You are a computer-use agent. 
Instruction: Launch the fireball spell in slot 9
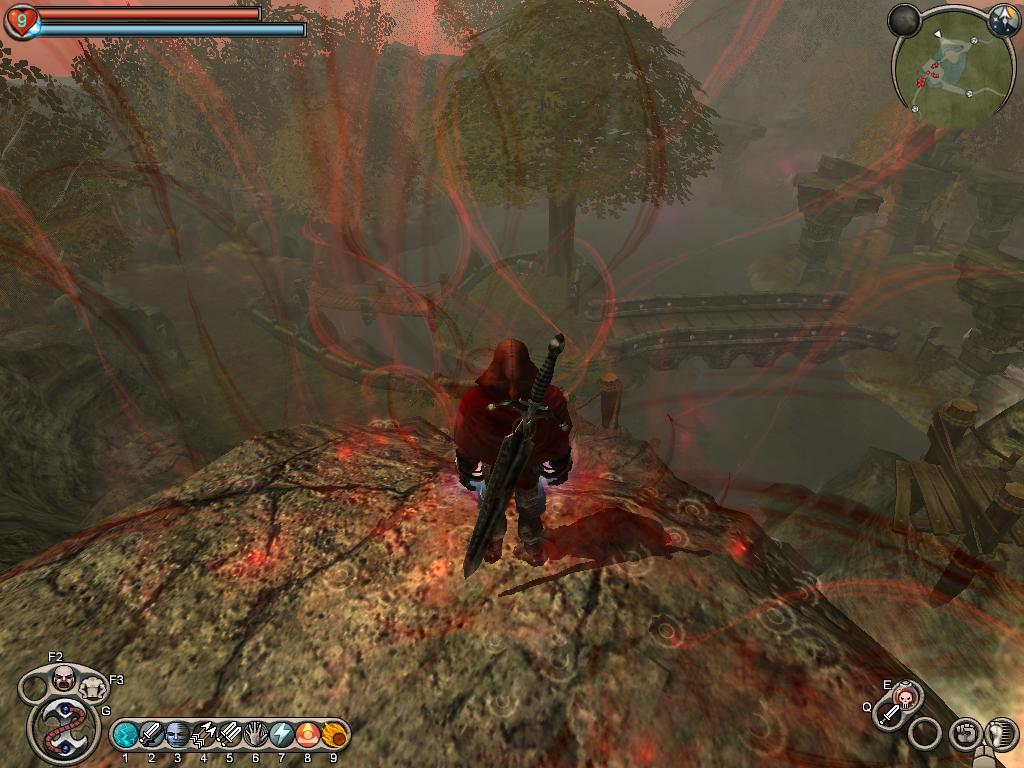coord(333,735)
